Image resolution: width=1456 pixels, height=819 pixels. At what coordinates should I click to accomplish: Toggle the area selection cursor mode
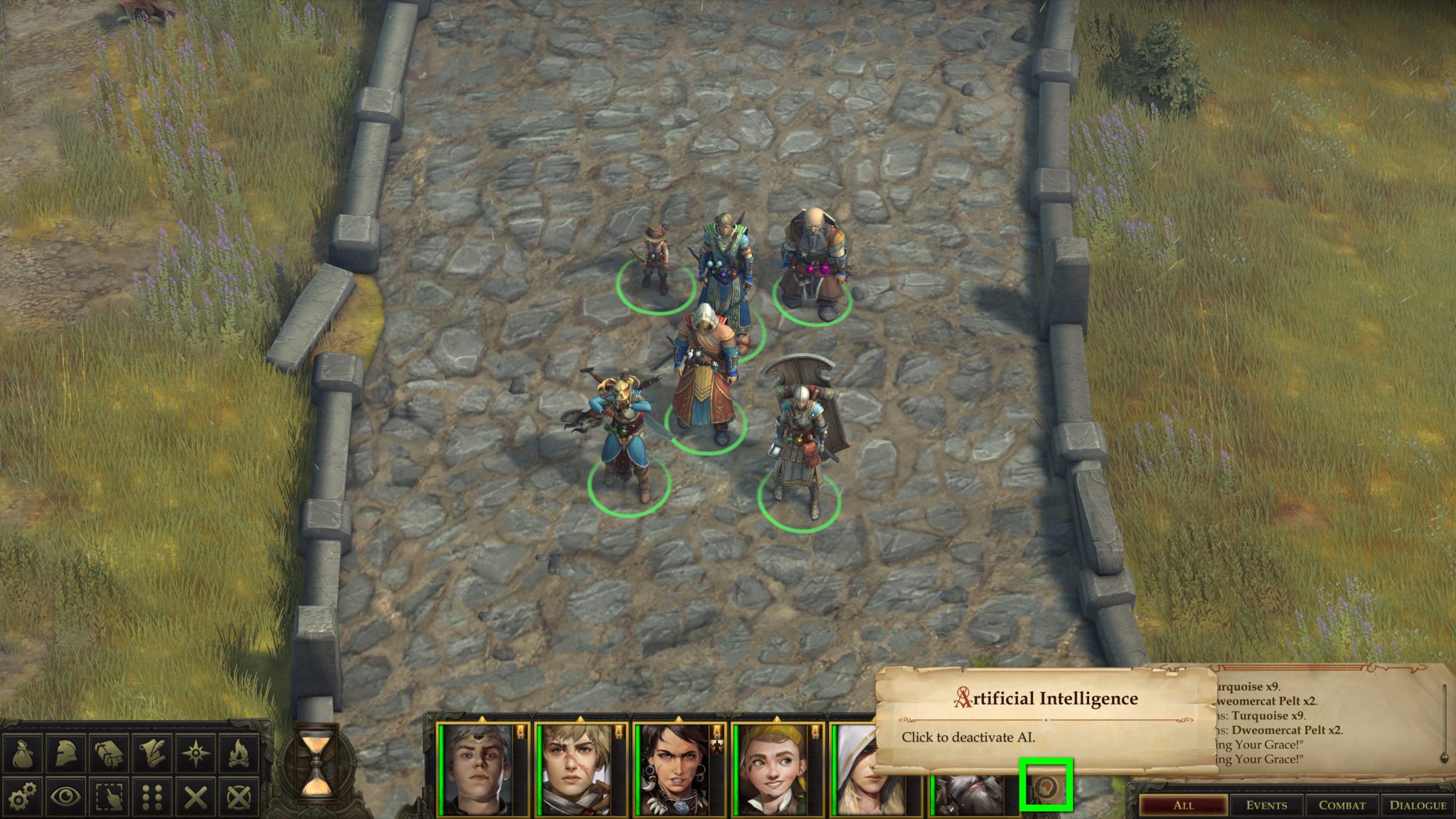click(109, 797)
